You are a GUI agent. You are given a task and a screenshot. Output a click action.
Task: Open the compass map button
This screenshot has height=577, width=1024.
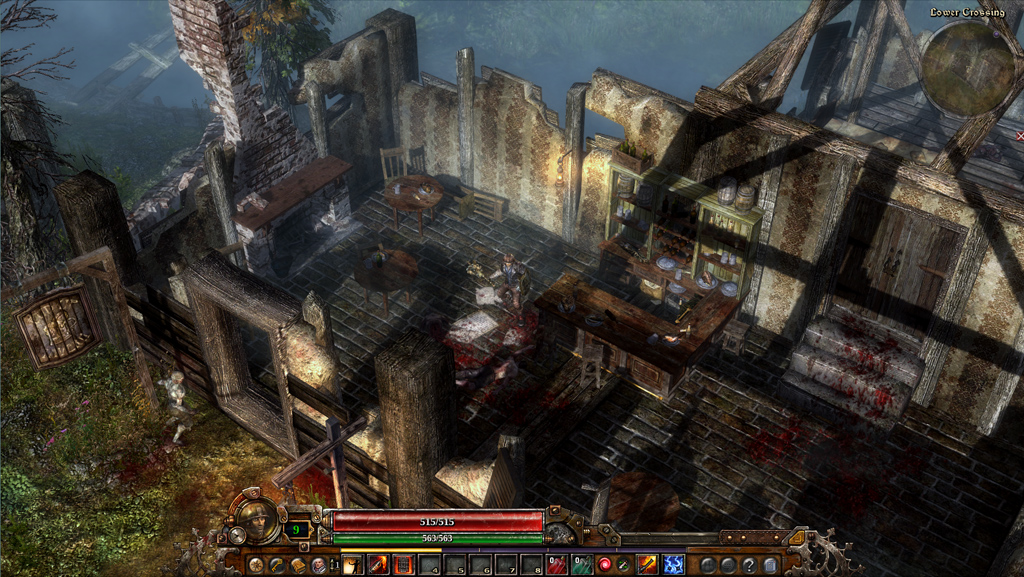257,565
